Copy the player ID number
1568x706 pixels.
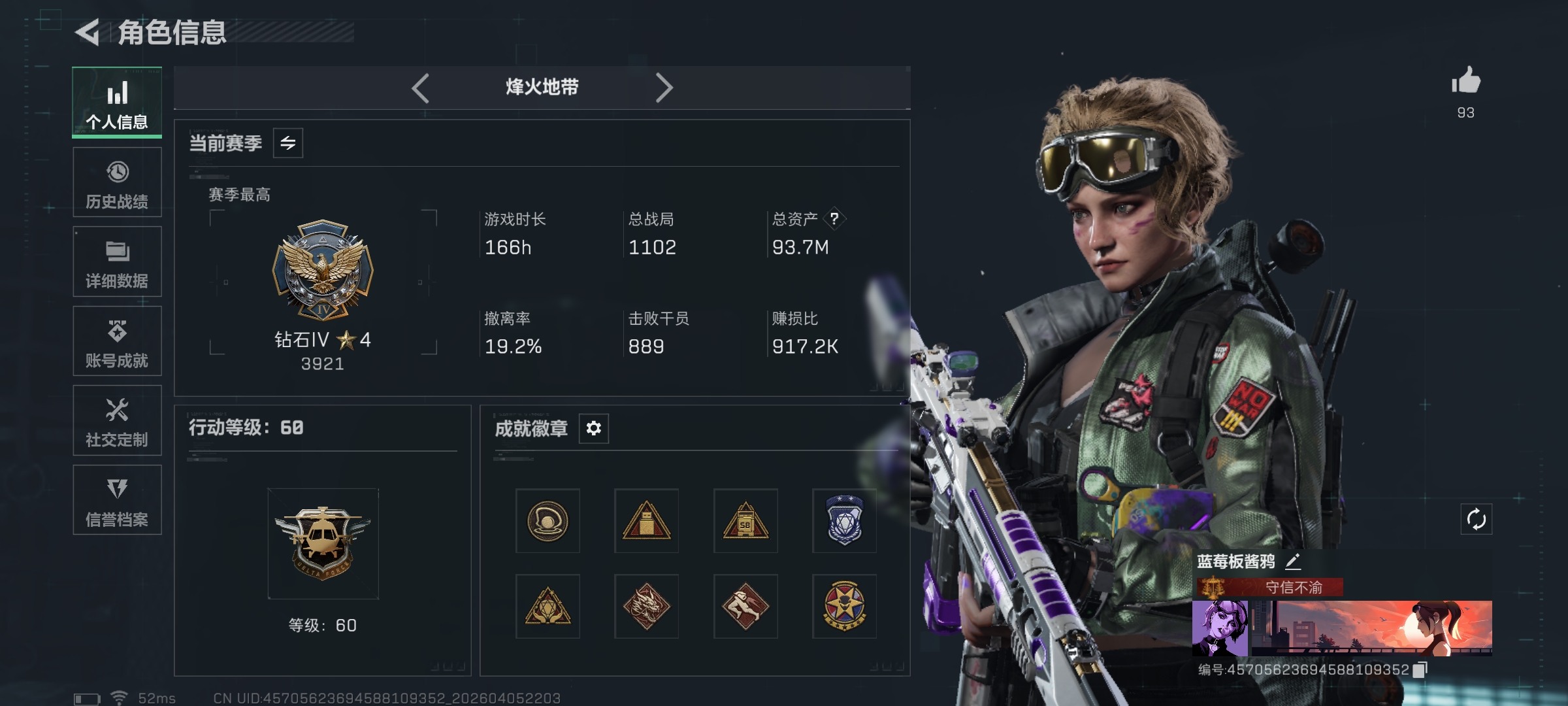point(1420,670)
